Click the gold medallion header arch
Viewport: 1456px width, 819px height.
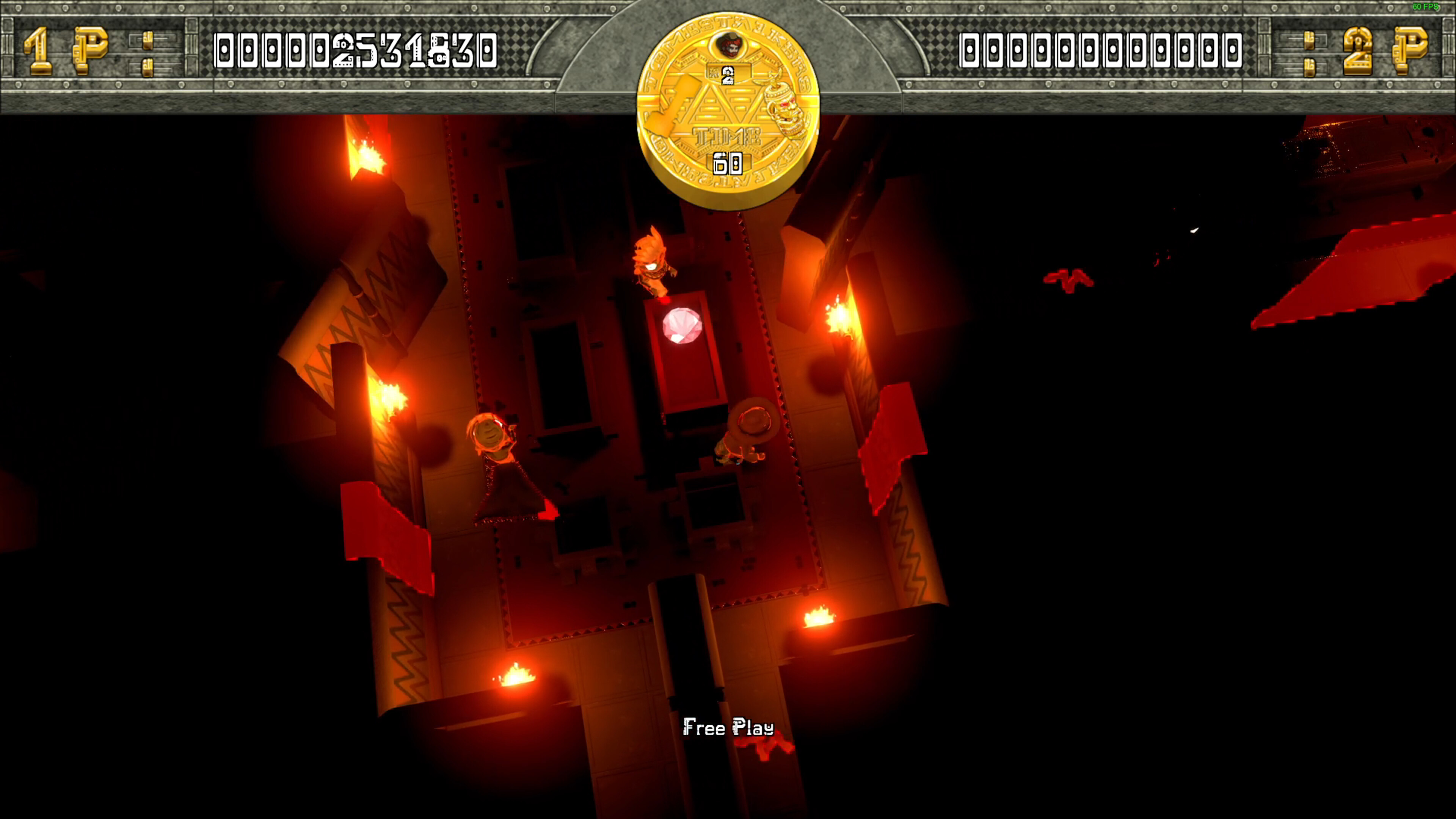coord(729,107)
